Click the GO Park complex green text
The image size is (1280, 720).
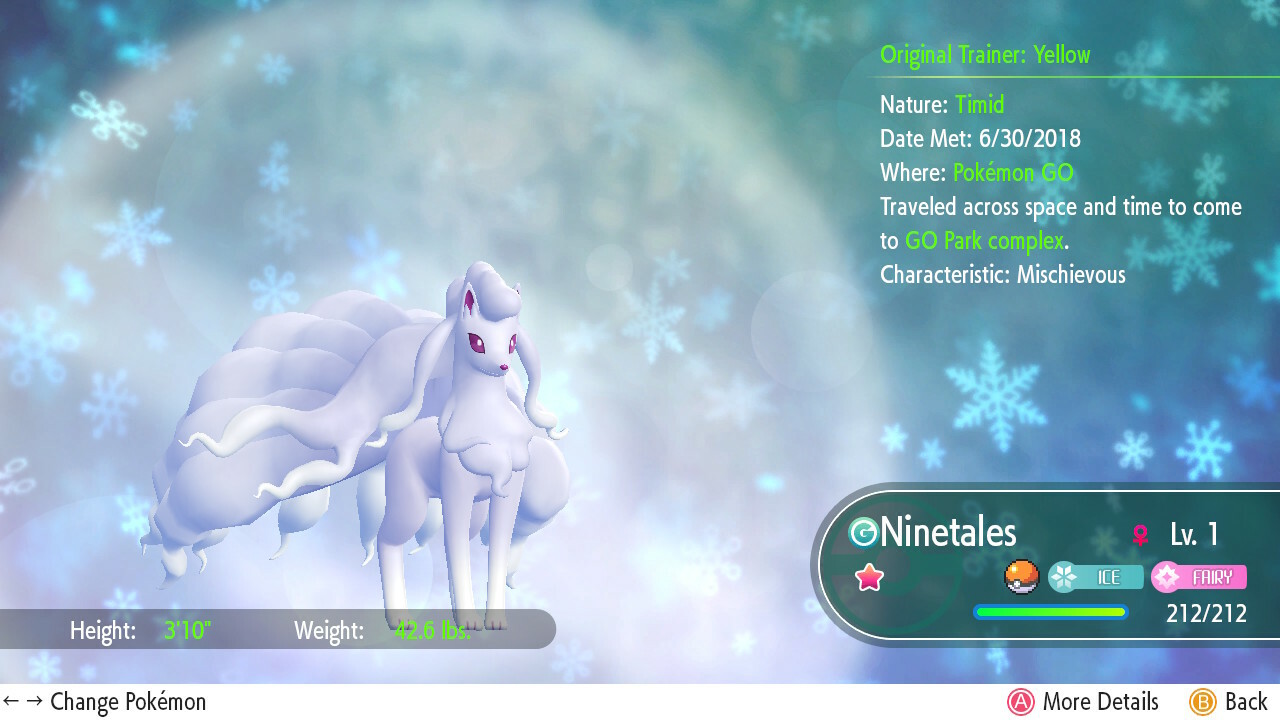click(x=984, y=241)
